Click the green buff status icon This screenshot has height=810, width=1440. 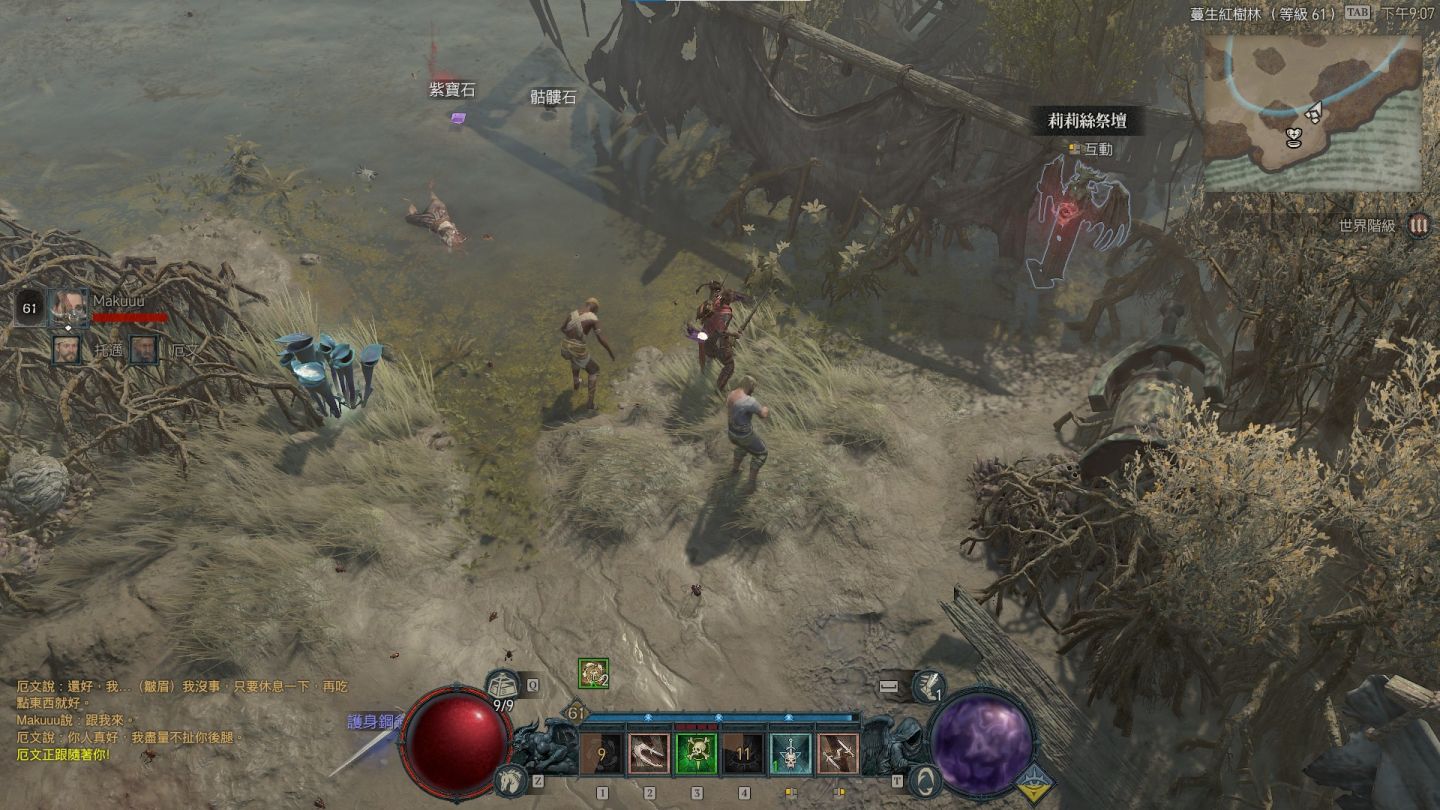[x=593, y=673]
